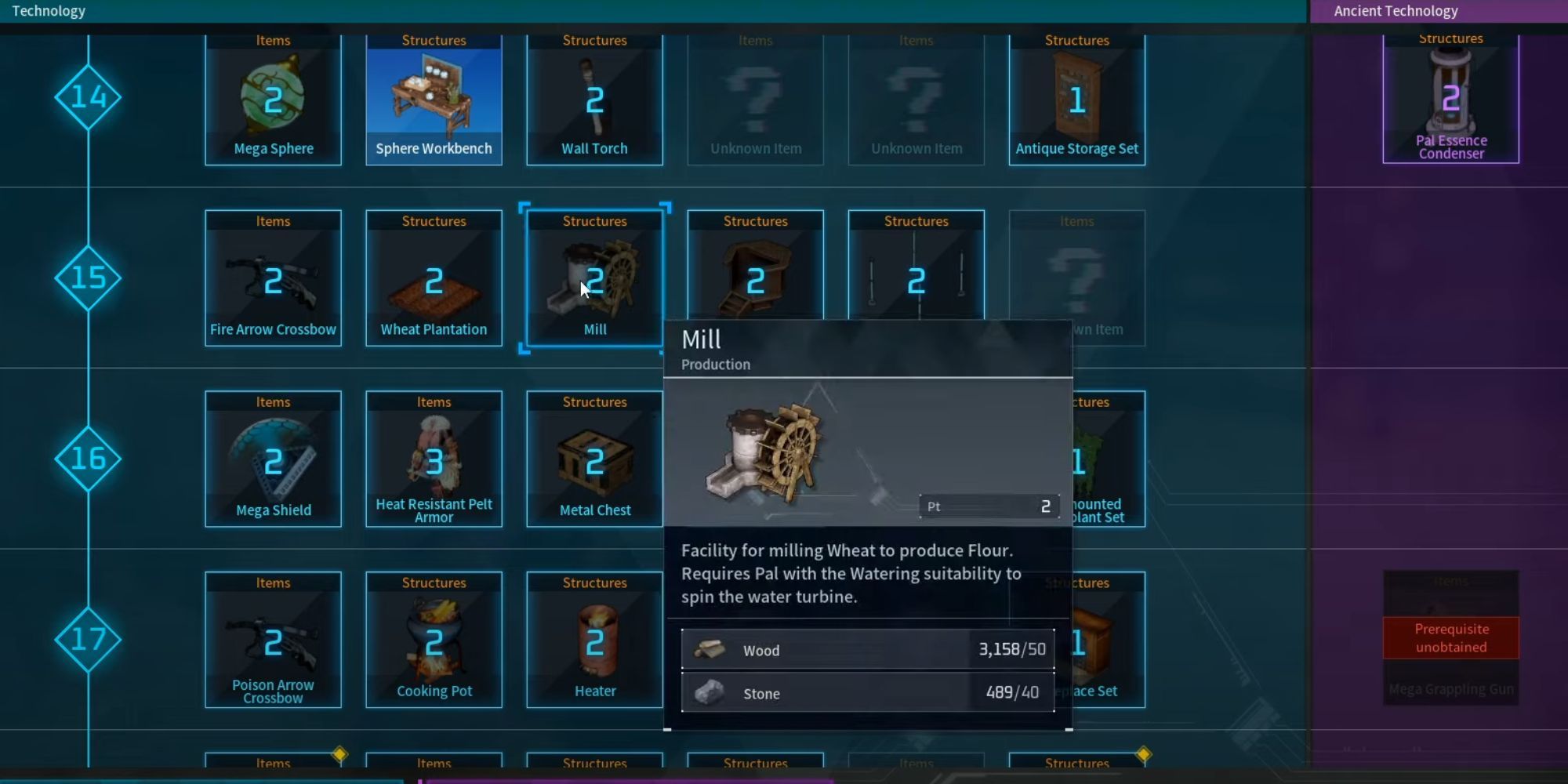This screenshot has width=1568, height=784.
Task: Click the level 17 tier marker
Action: coord(86,639)
